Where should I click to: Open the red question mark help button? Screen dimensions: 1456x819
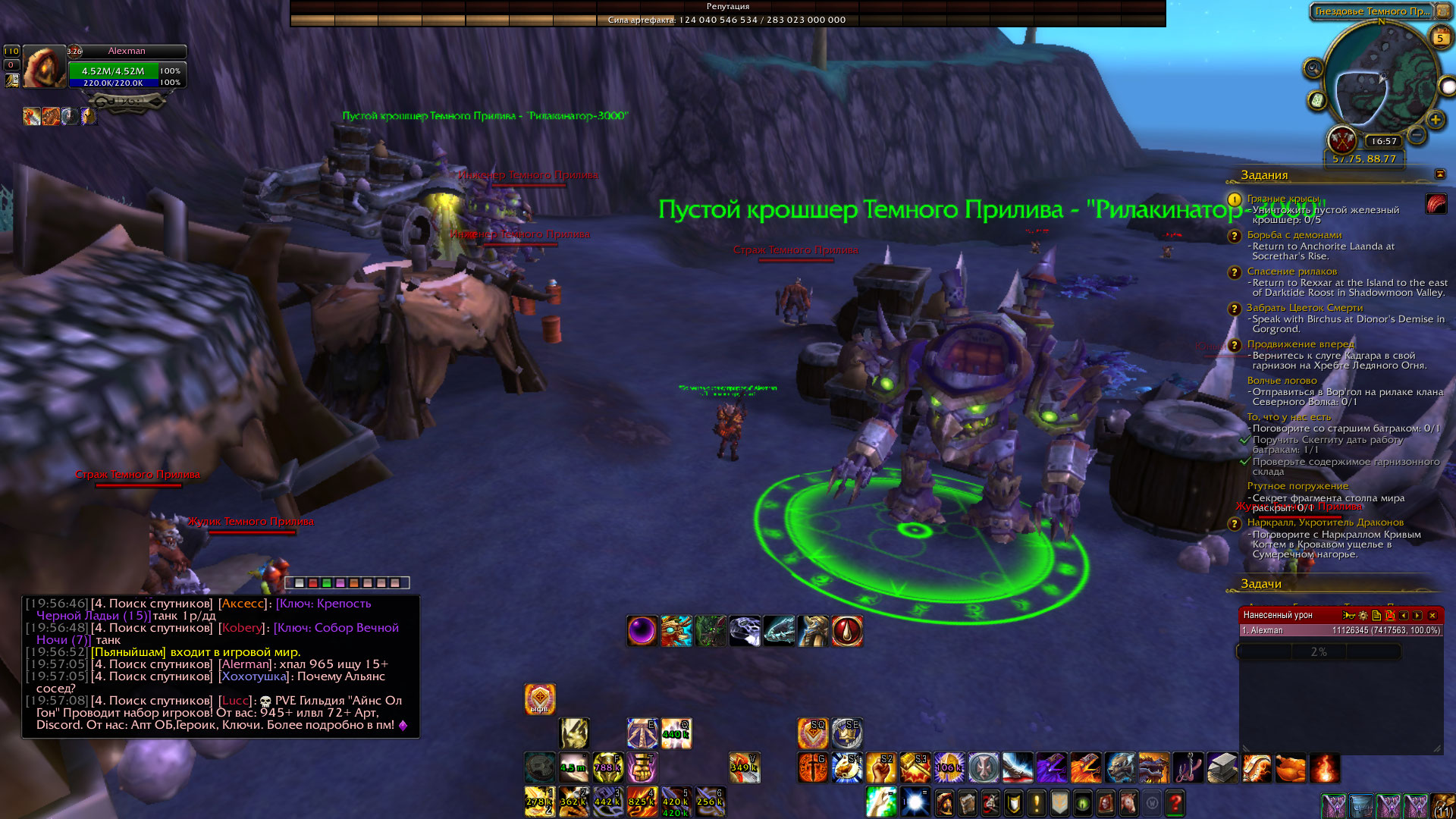pyautogui.click(x=1175, y=802)
